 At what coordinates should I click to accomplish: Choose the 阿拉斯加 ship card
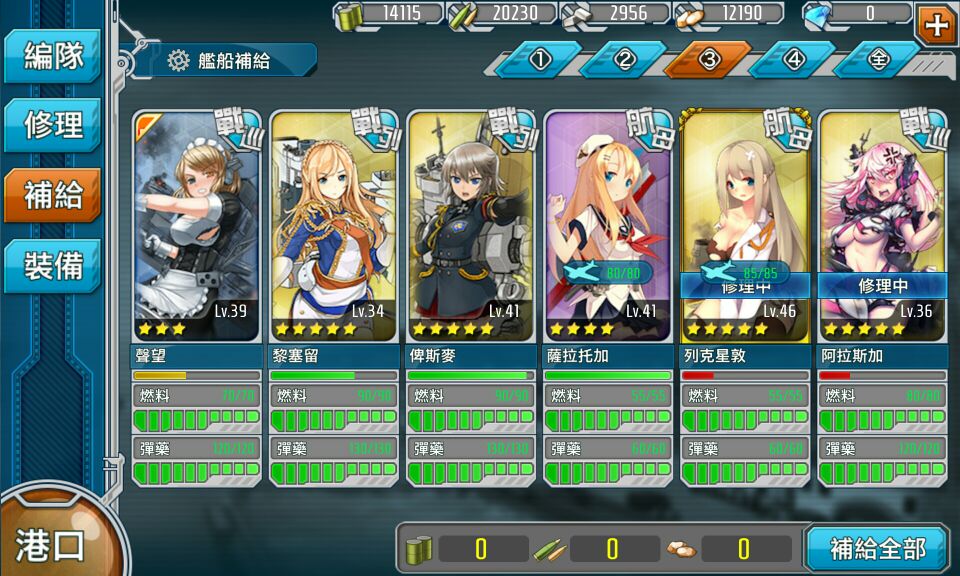click(x=882, y=230)
